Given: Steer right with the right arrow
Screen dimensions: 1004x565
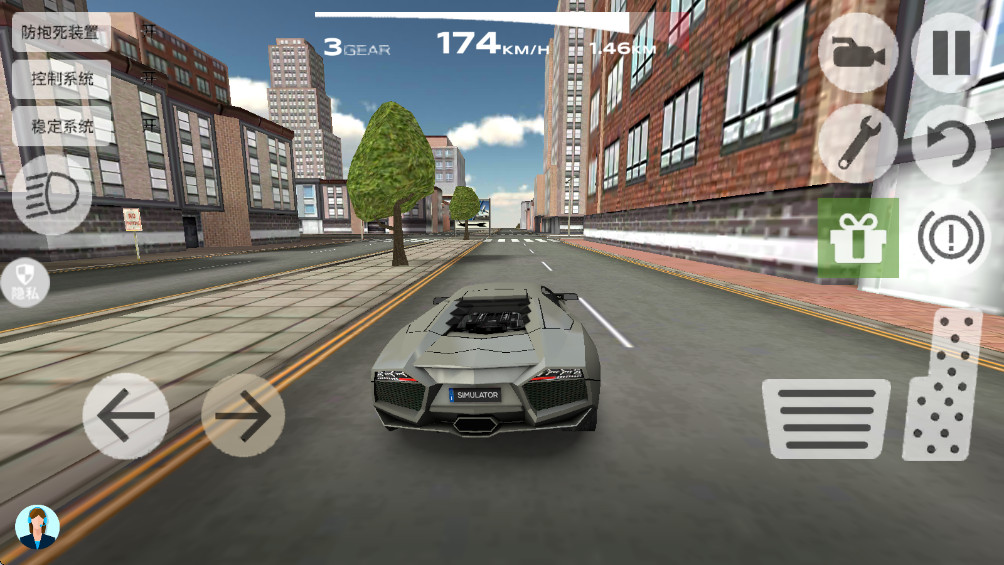Looking at the screenshot, I should pos(243,415).
